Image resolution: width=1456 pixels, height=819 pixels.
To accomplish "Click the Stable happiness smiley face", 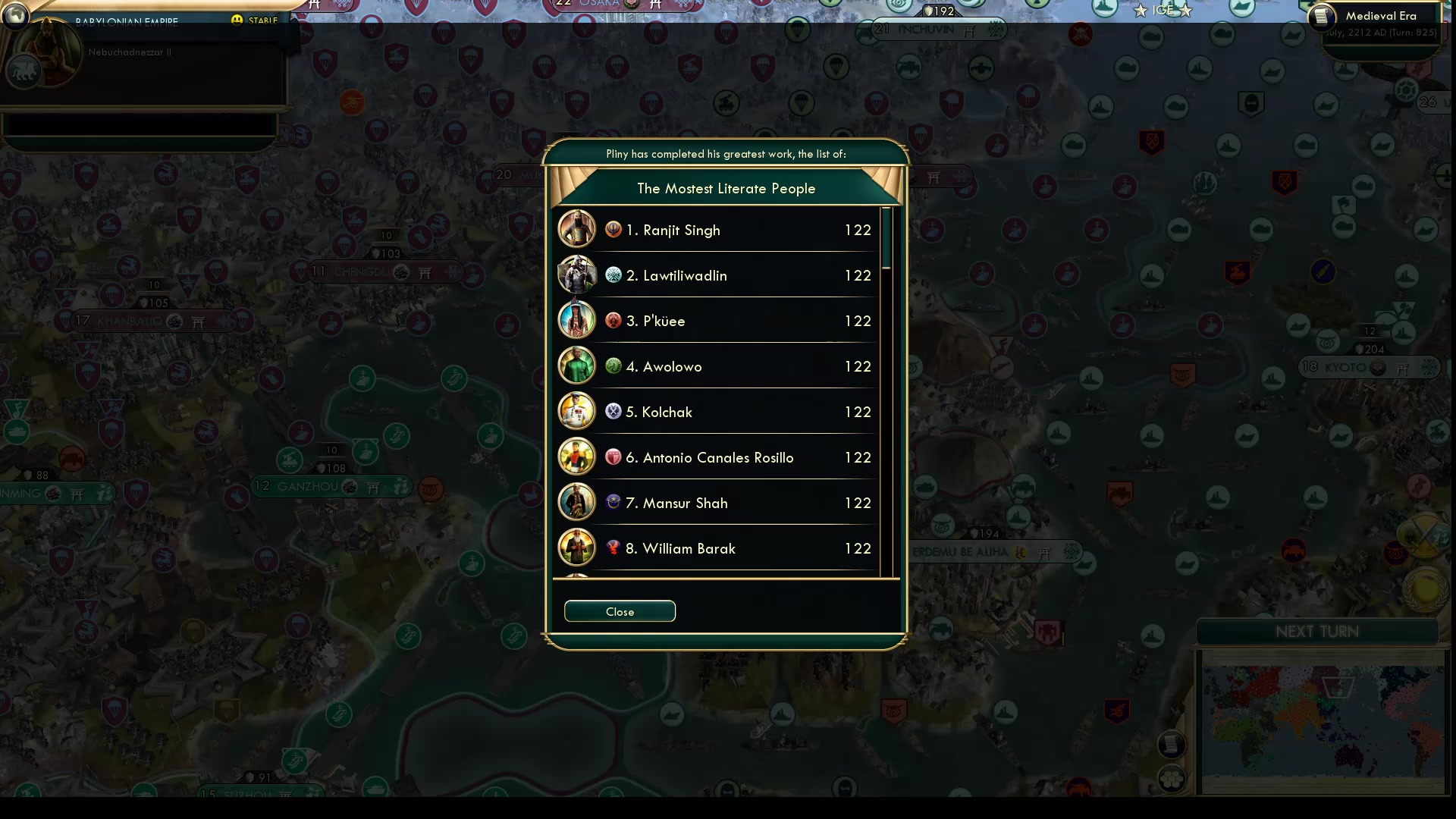I will tap(237, 20).
